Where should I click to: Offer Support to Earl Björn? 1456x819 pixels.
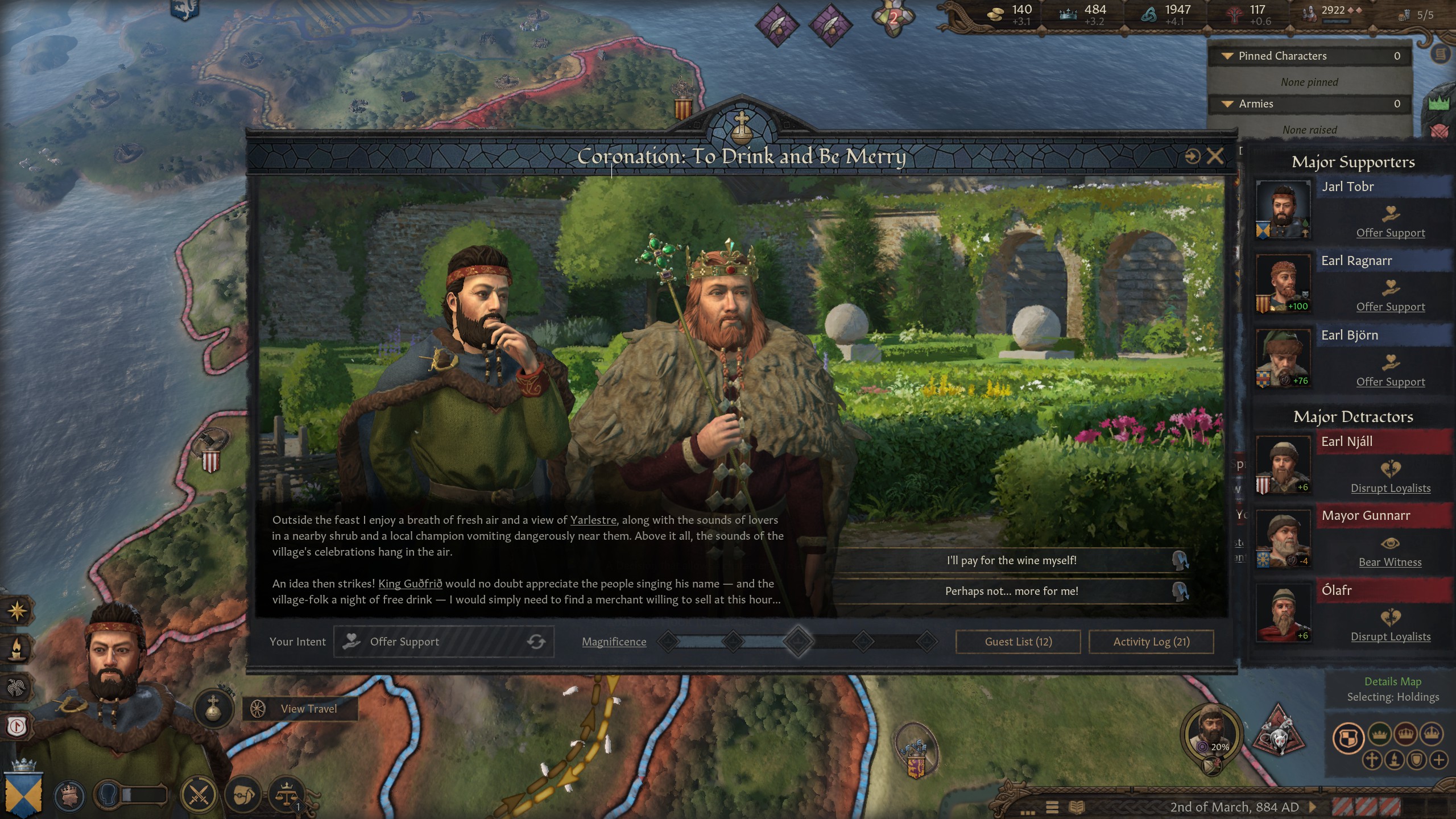(x=1390, y=382)
